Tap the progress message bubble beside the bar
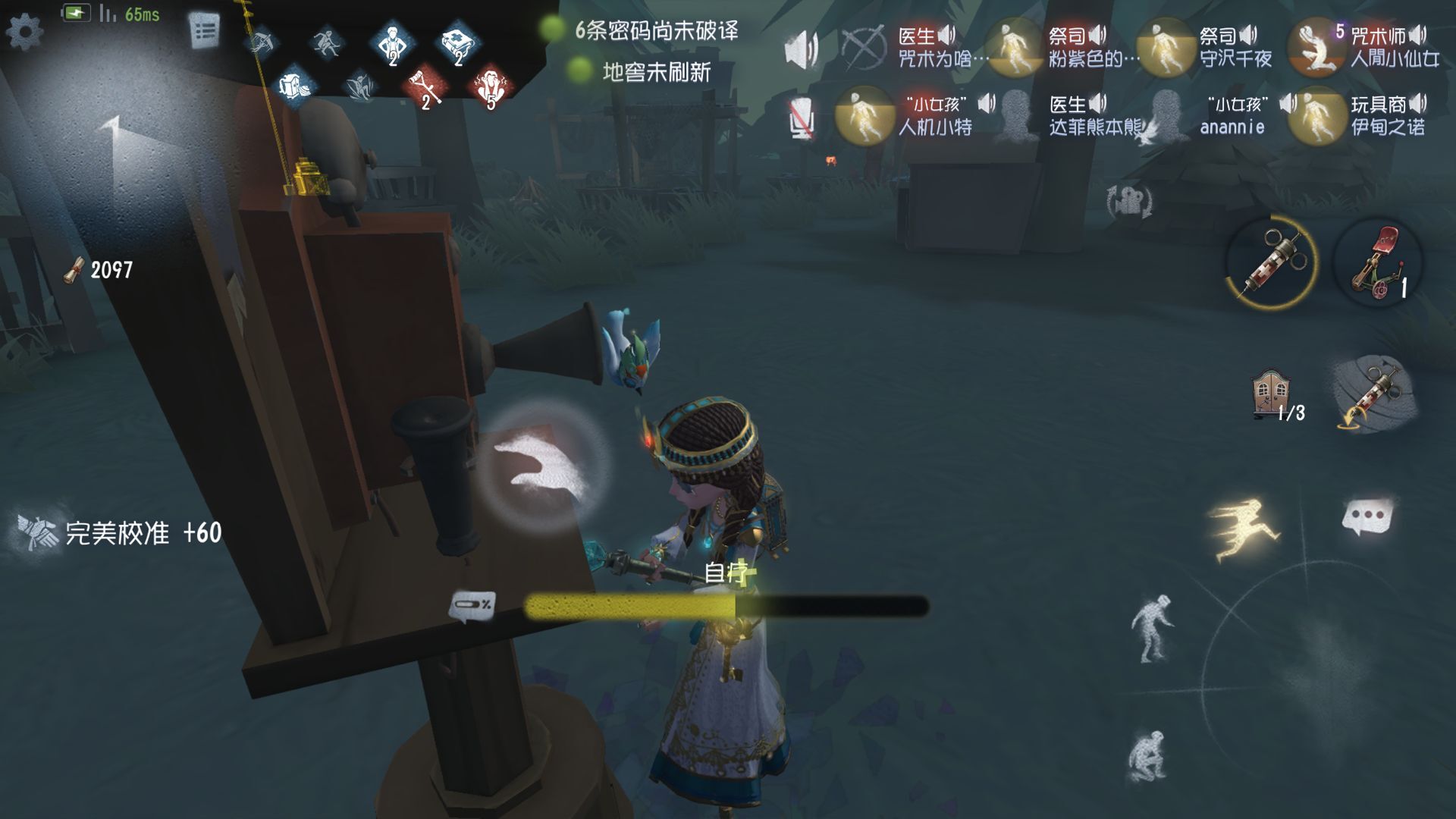The height and width of the screenshot is (819, 1456). click(472, 605)
